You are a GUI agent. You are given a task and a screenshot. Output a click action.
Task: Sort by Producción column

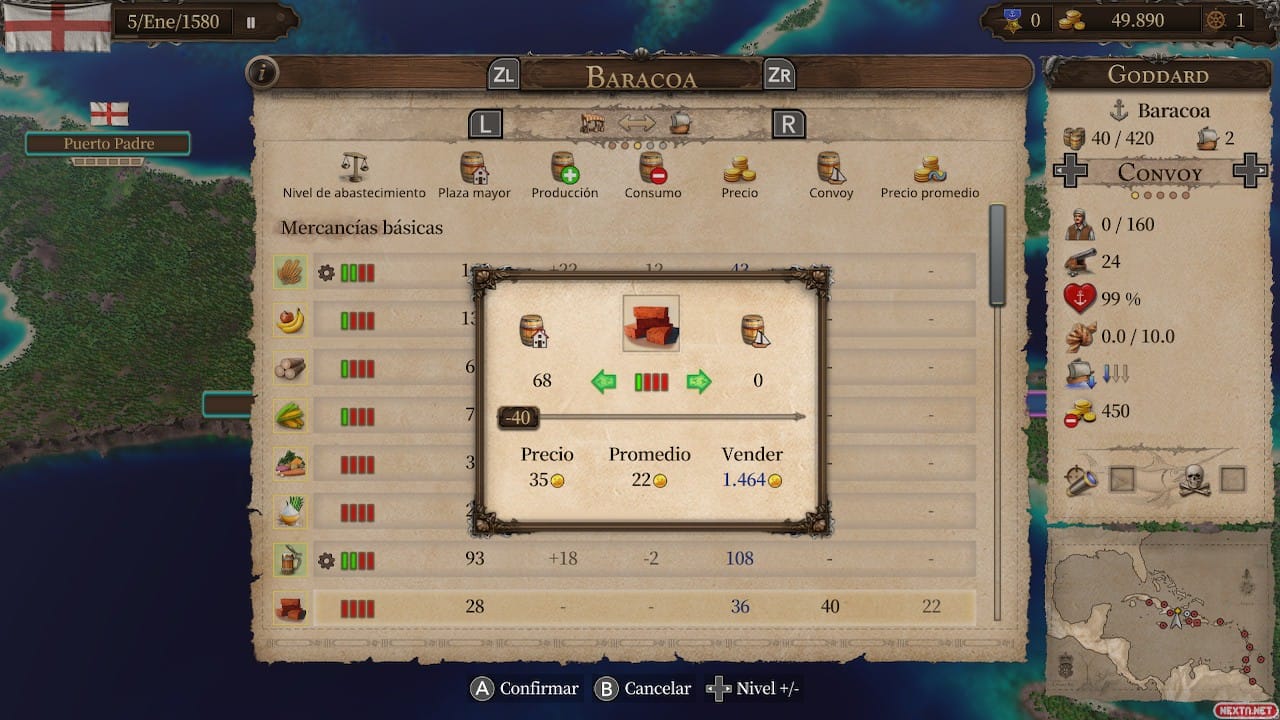(x=565, y=176)
